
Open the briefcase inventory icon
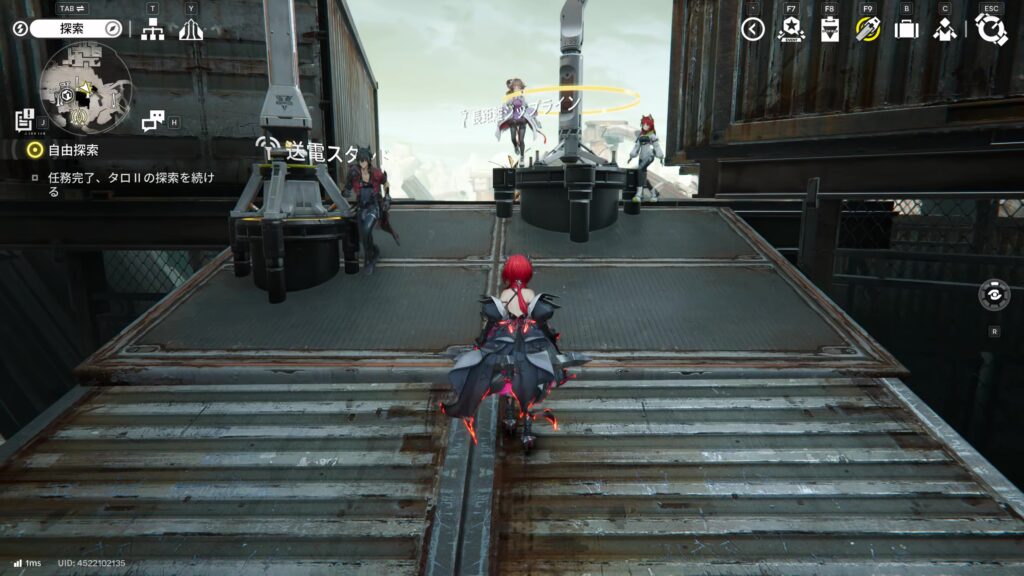906,29
